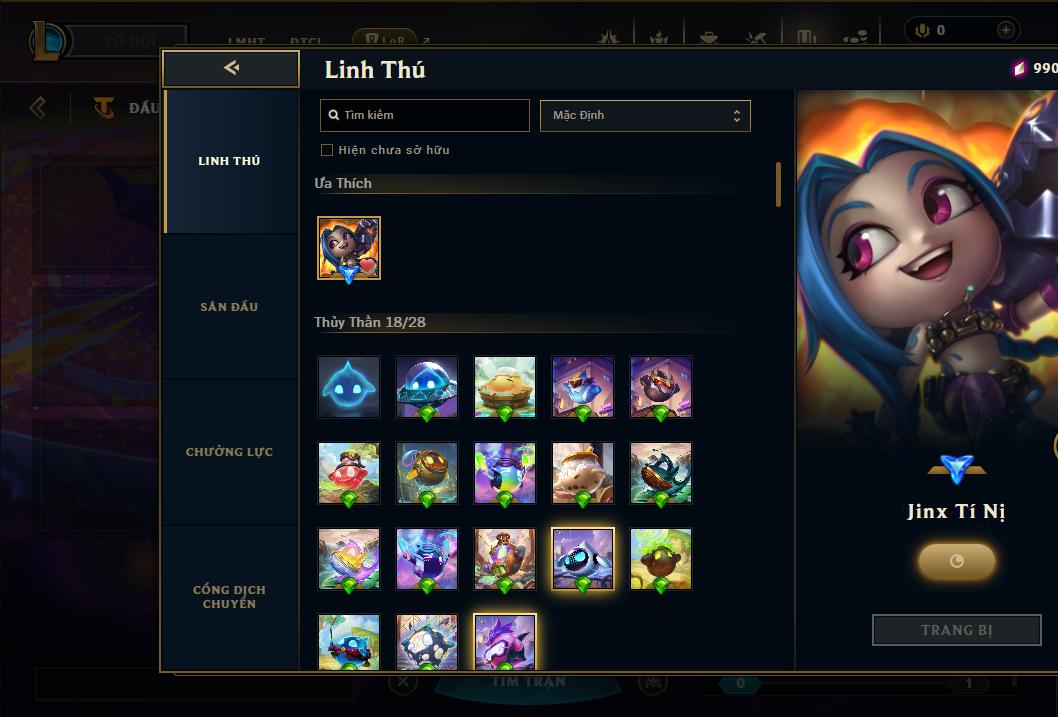Click the back arrow button

point(231,68)
